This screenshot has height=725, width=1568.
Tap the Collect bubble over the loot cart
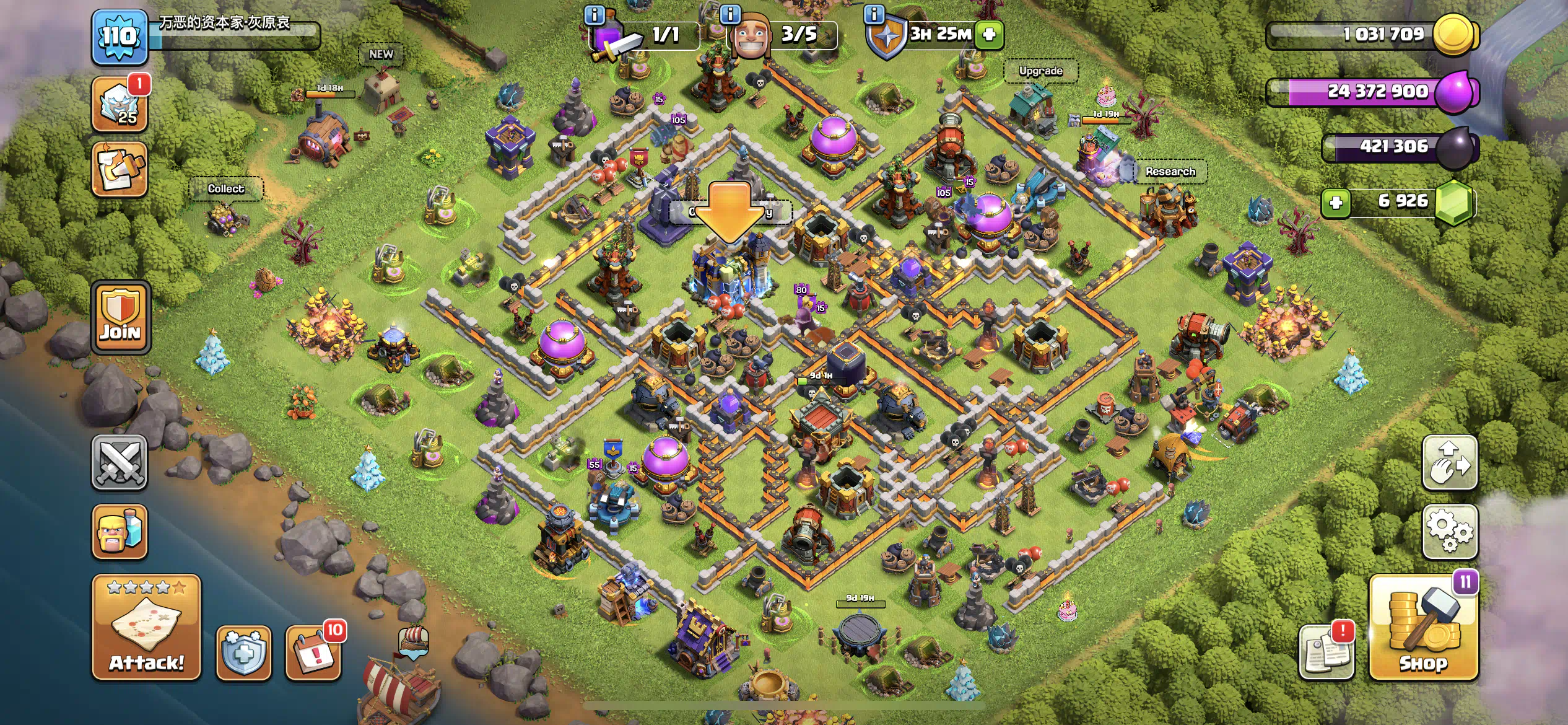click(x=226, y=189)
